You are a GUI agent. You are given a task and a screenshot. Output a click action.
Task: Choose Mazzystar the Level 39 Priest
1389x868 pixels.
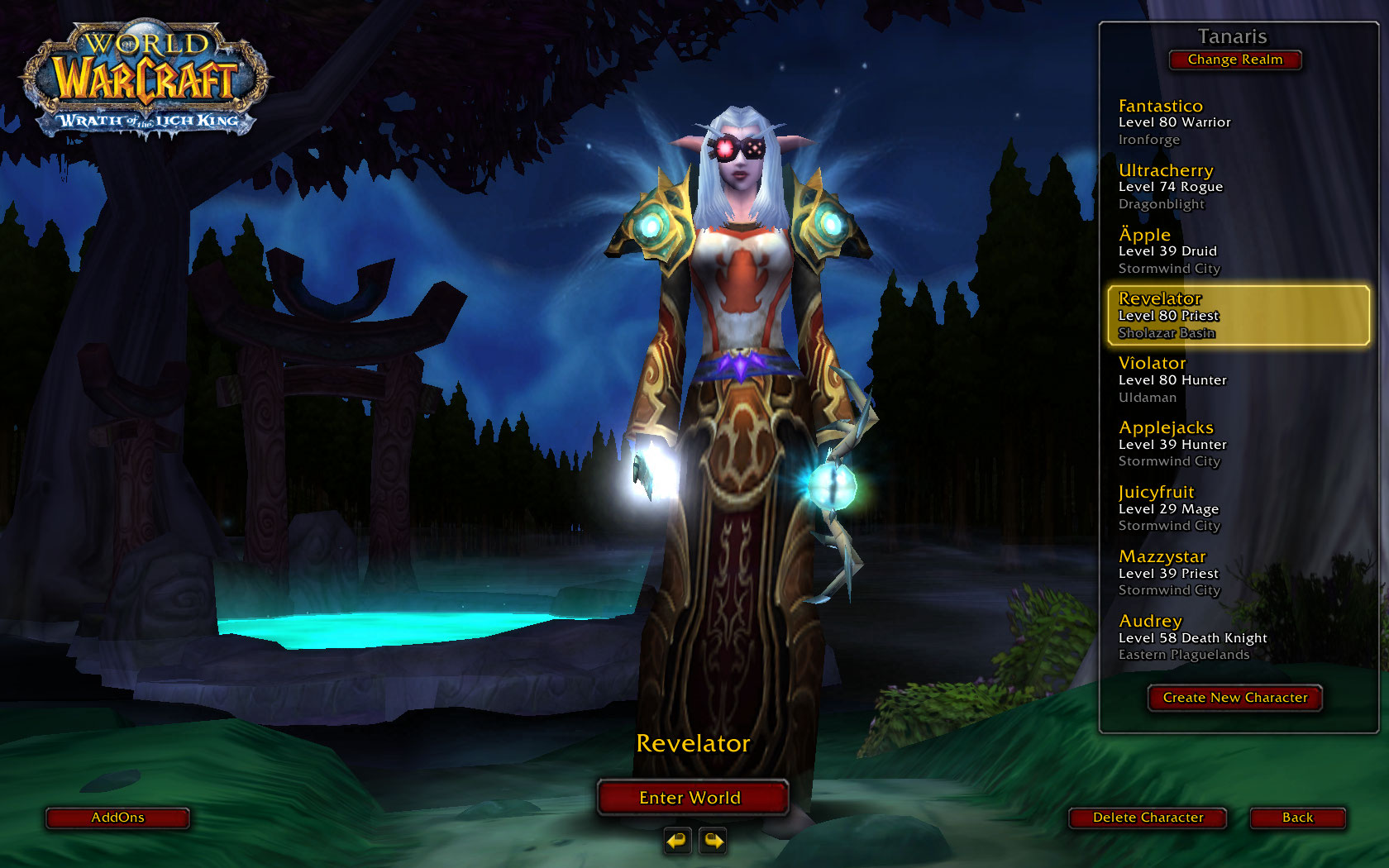(x=1236, y=573)
